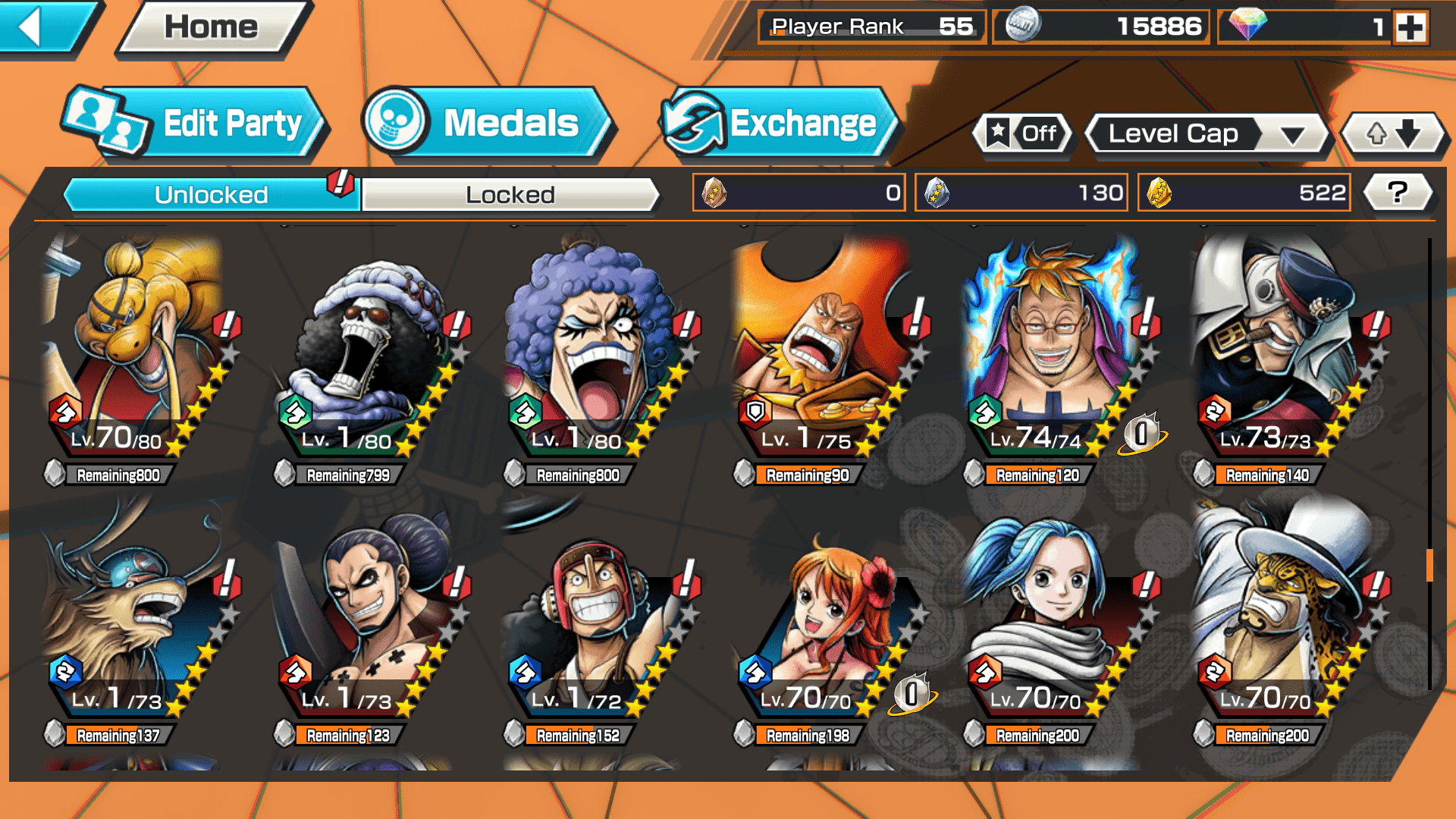
Task: Open the Edit Party menu
Action: click(196, 124)
